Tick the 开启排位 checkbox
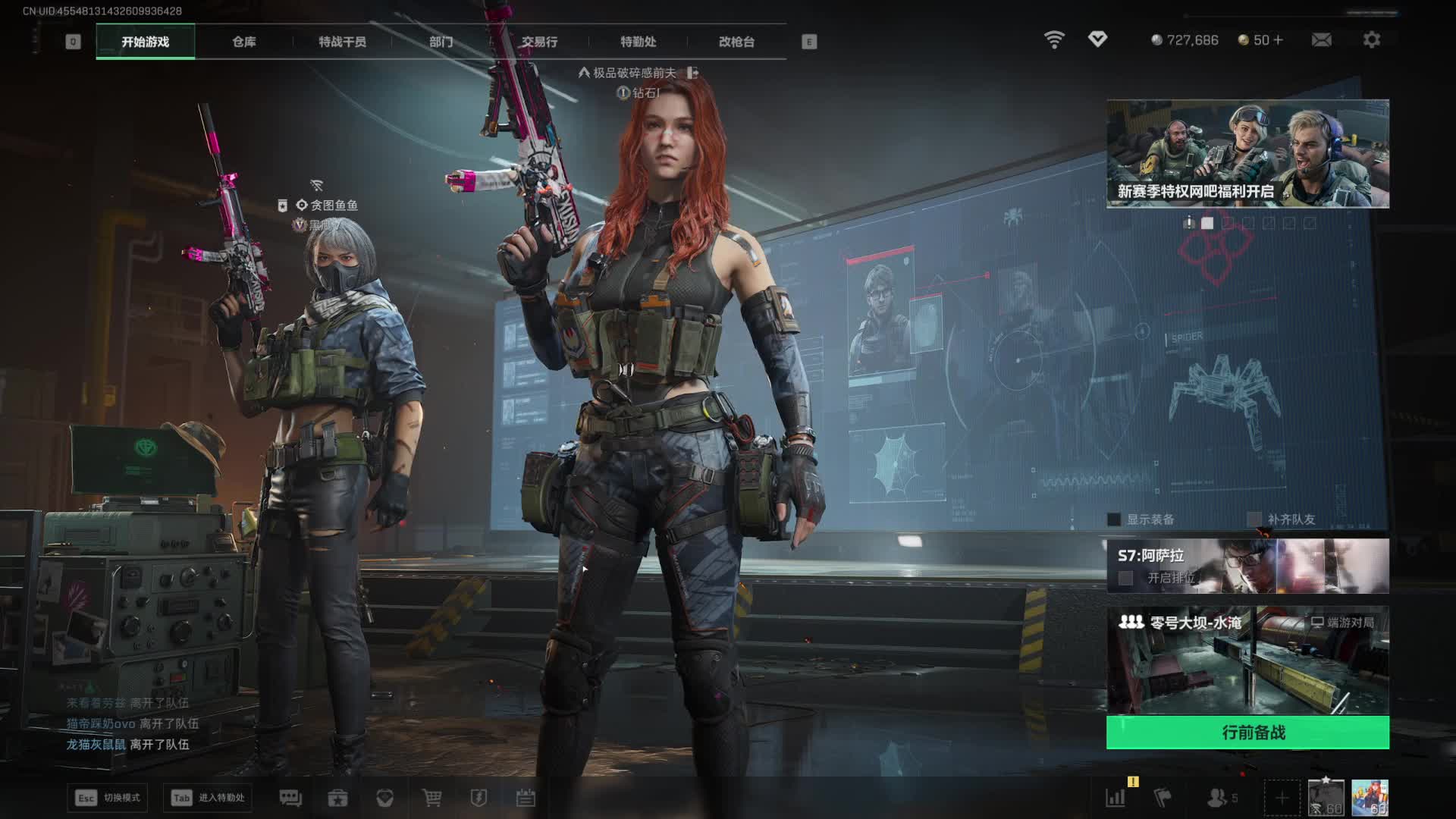The image size is (1456, 819). coord(1126,578)
